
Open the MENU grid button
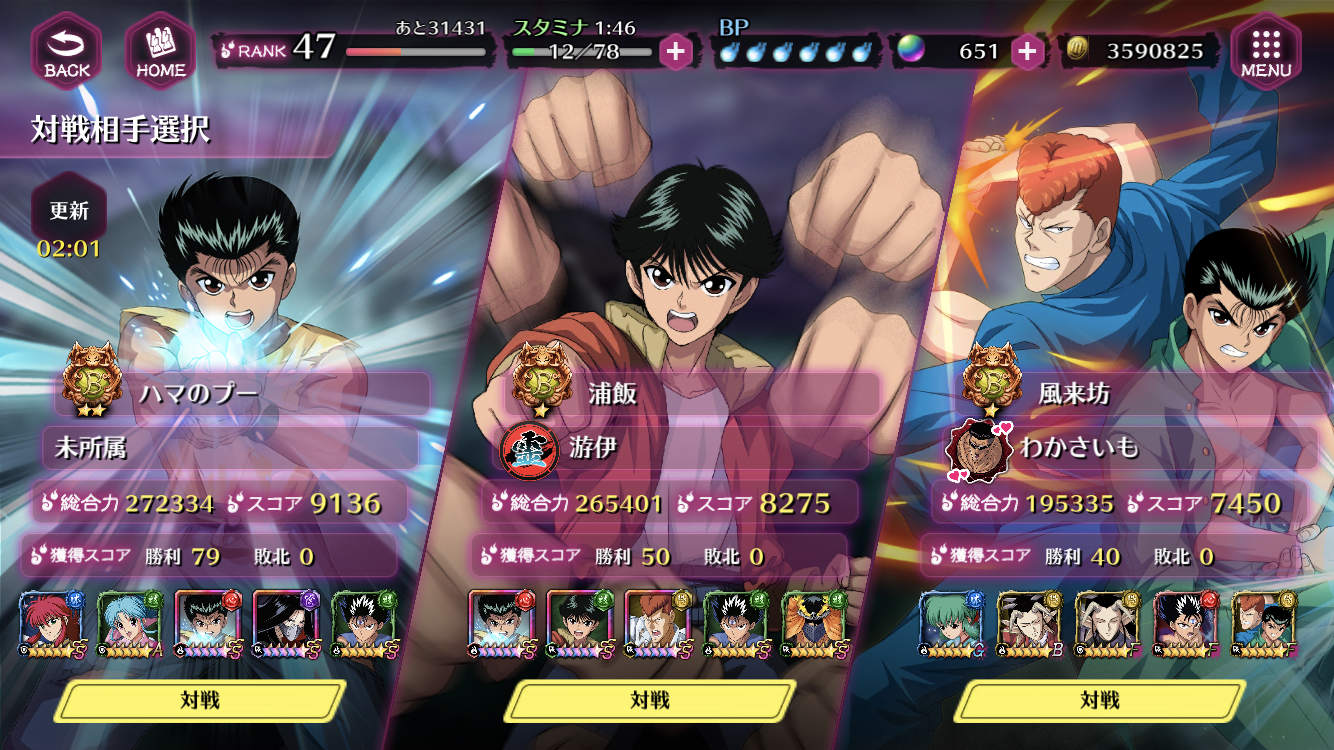click(1266, 51)
